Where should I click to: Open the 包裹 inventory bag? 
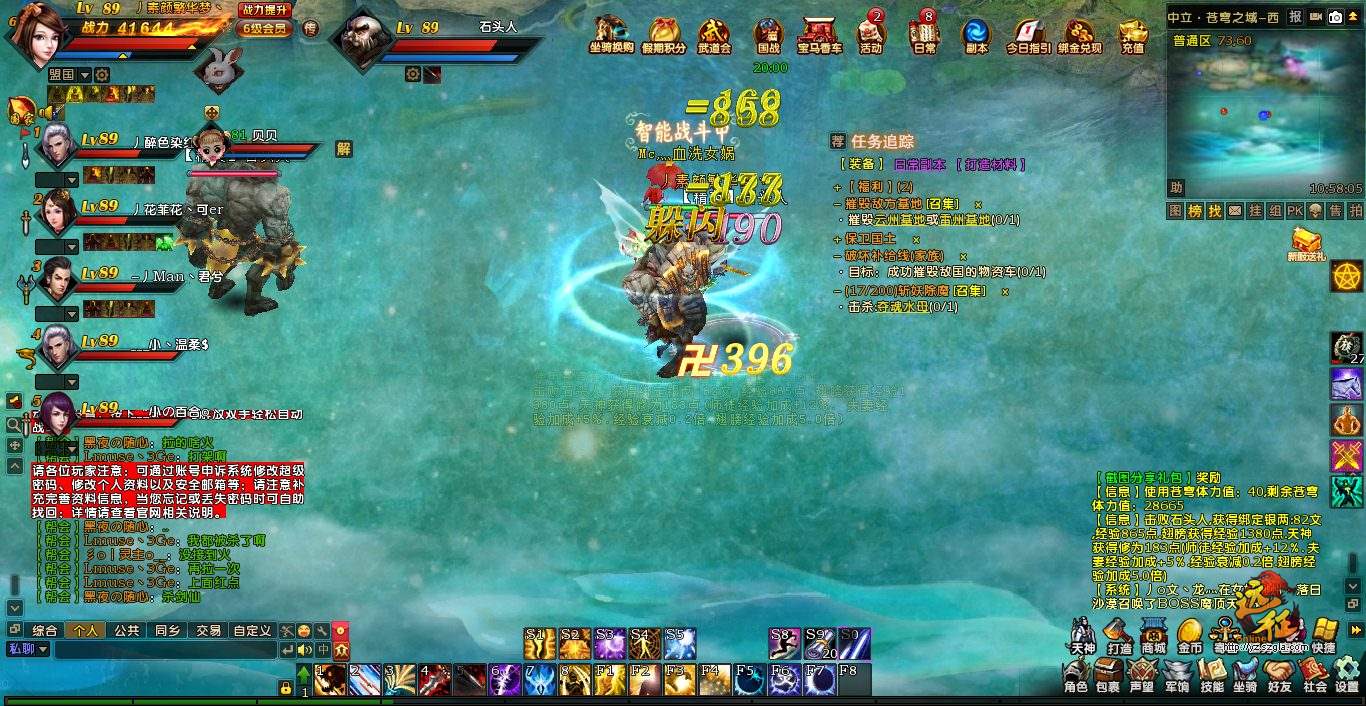click(1107, 675)
